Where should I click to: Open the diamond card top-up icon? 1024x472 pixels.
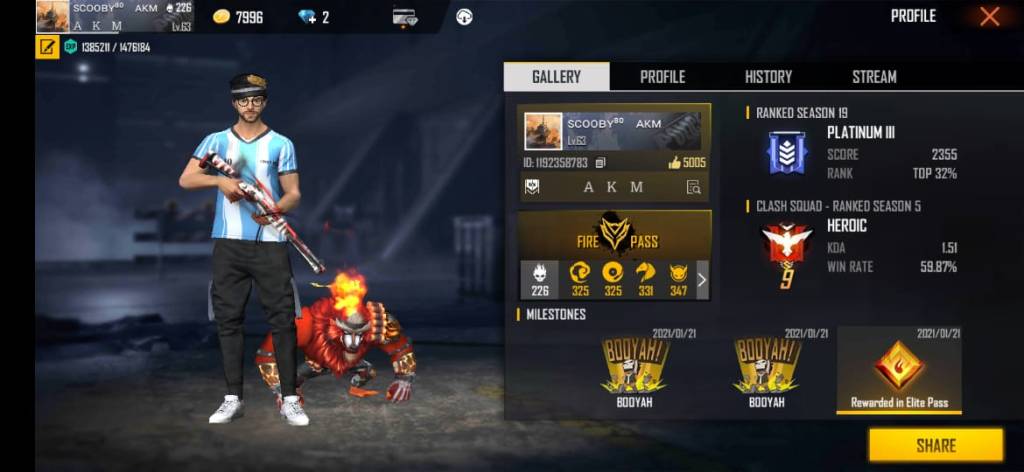405,17
